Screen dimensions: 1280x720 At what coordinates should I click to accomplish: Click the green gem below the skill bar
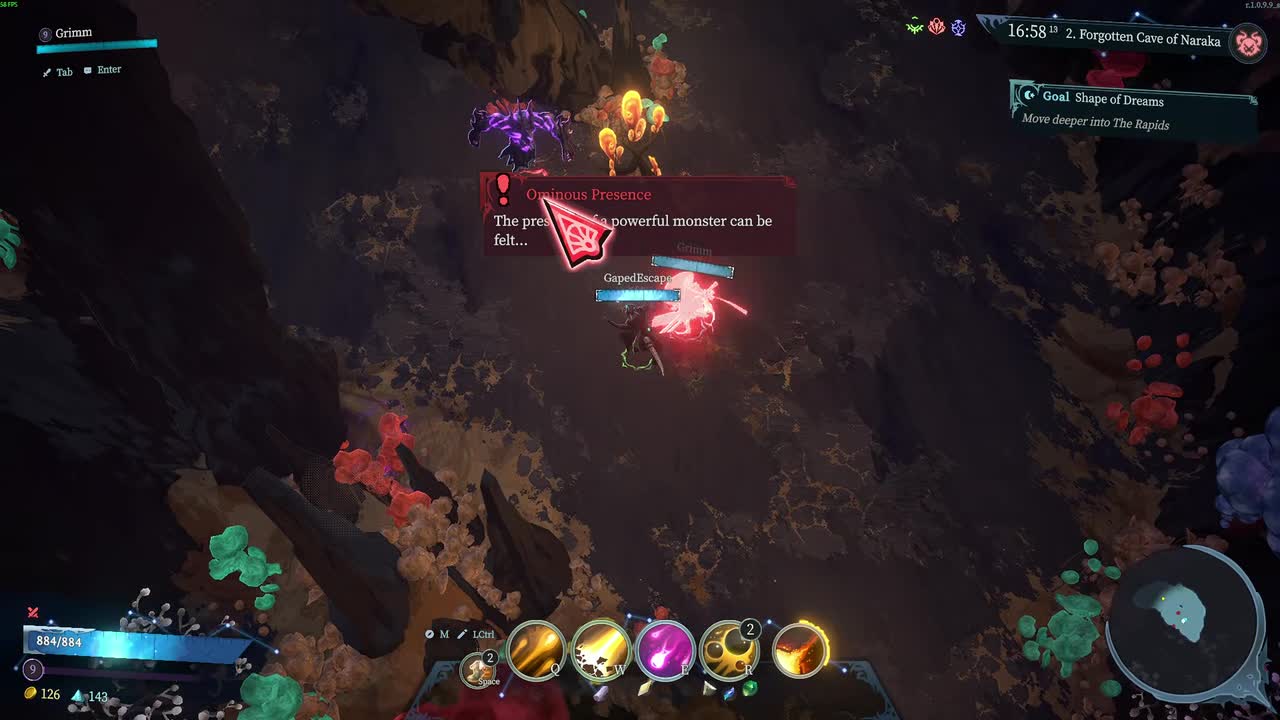point(749,688)
